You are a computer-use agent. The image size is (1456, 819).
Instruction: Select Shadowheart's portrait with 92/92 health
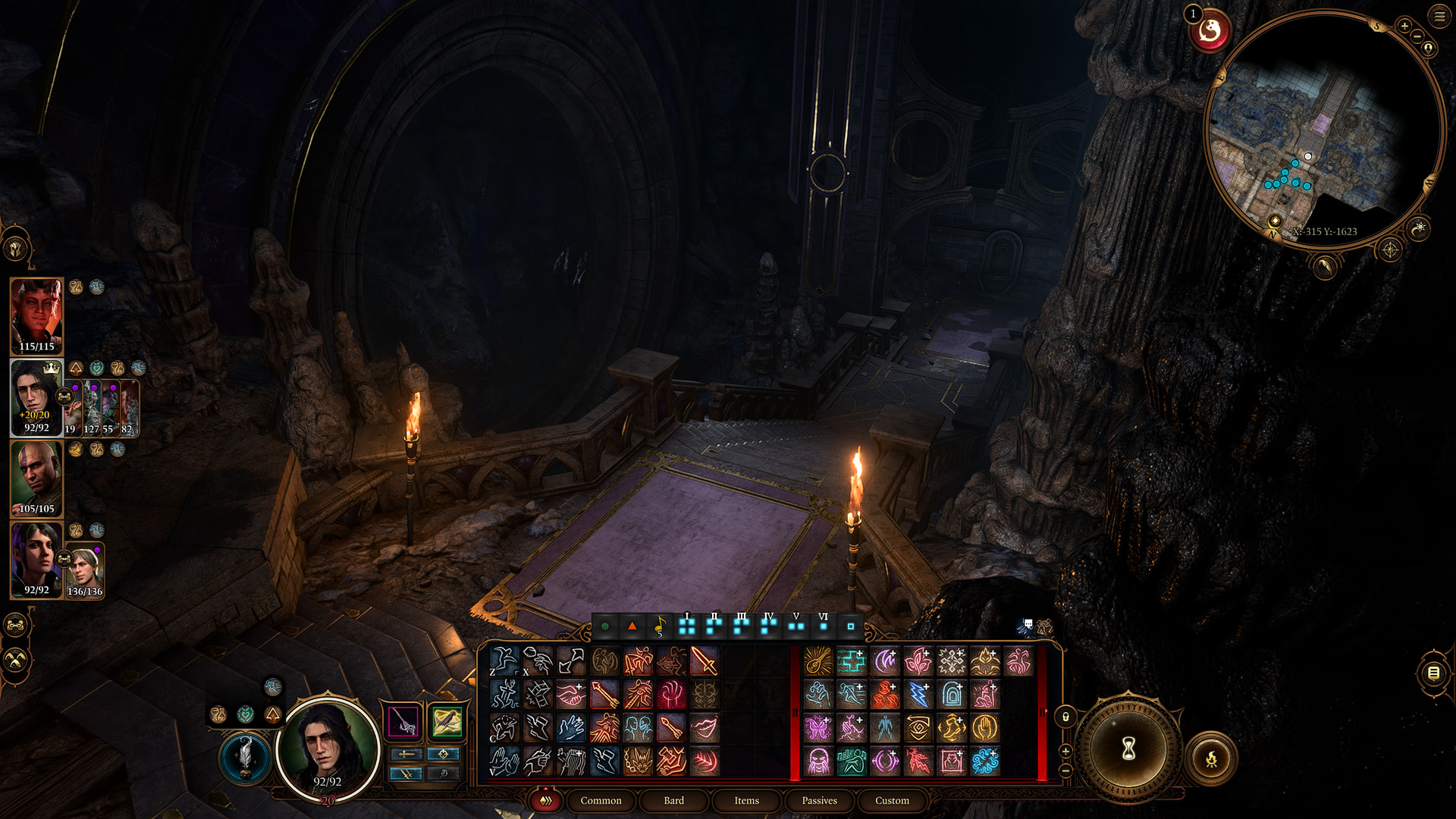(36, 559)
